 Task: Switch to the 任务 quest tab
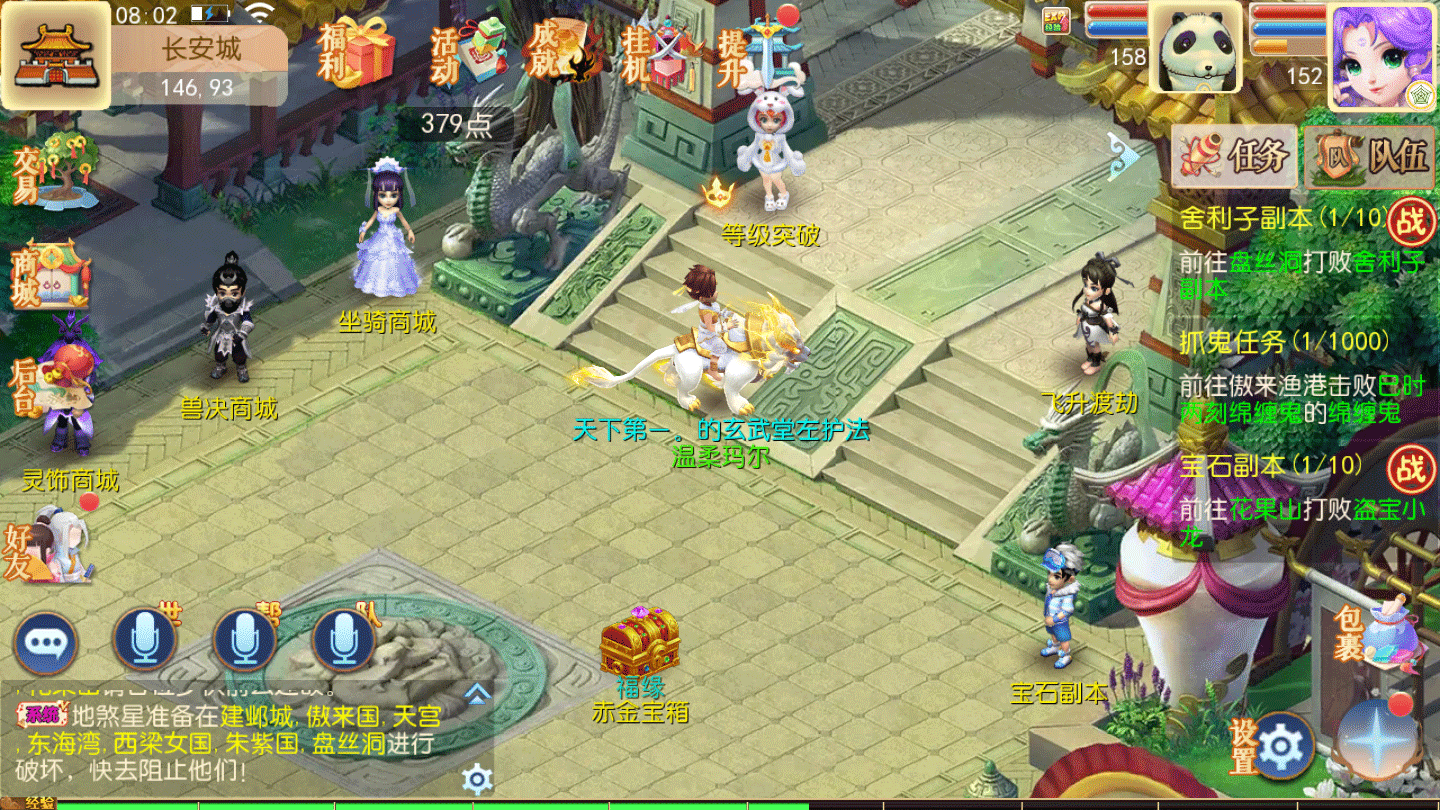pyautogui.click(x=1233, y=156)
